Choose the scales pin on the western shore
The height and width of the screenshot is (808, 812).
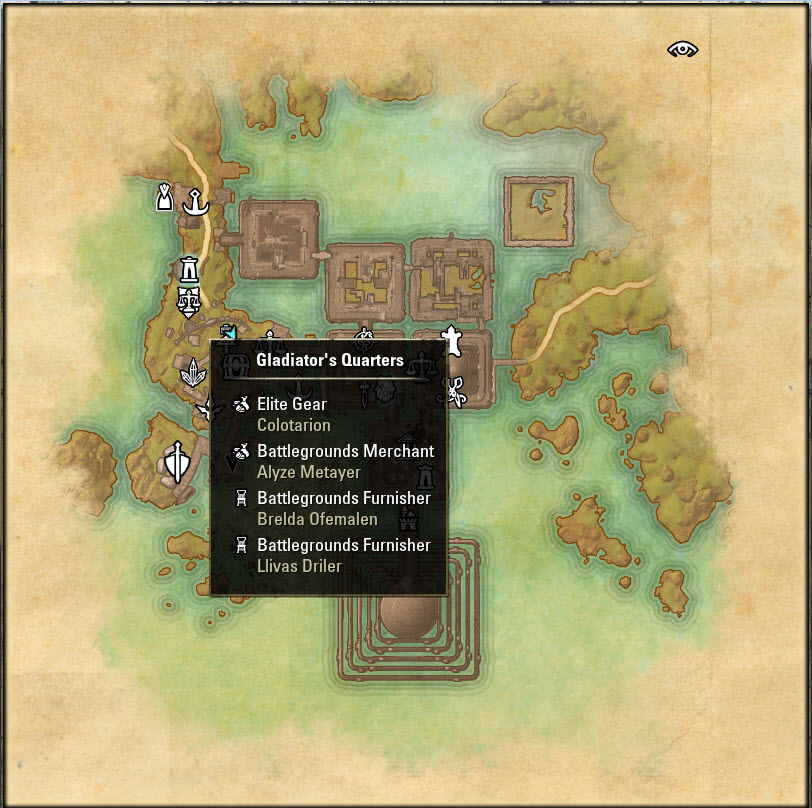coord(187,299)
